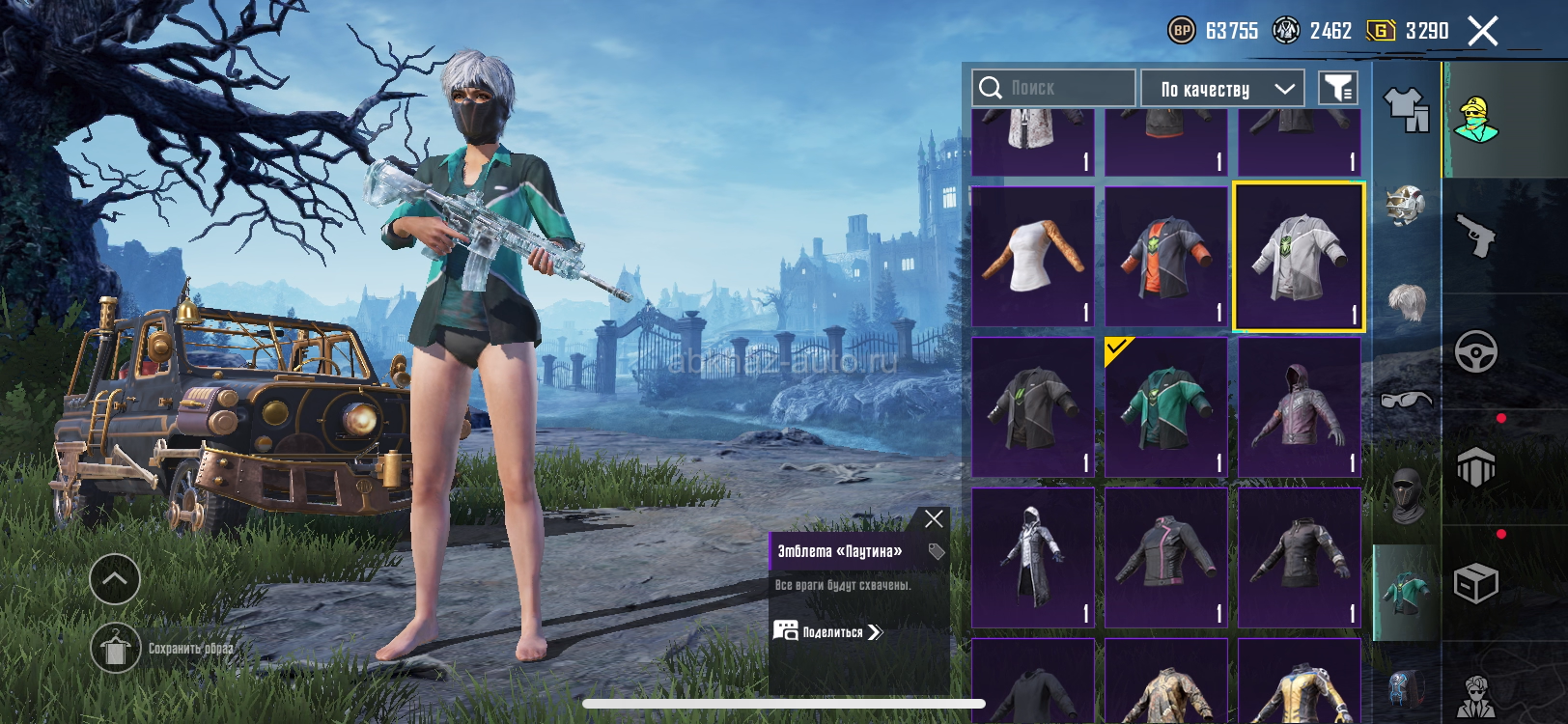Select the white shirt with tattoo sleeves
Viewport: 1568px width, 724px height.
pyautogui.click(x=1032, y=257)
